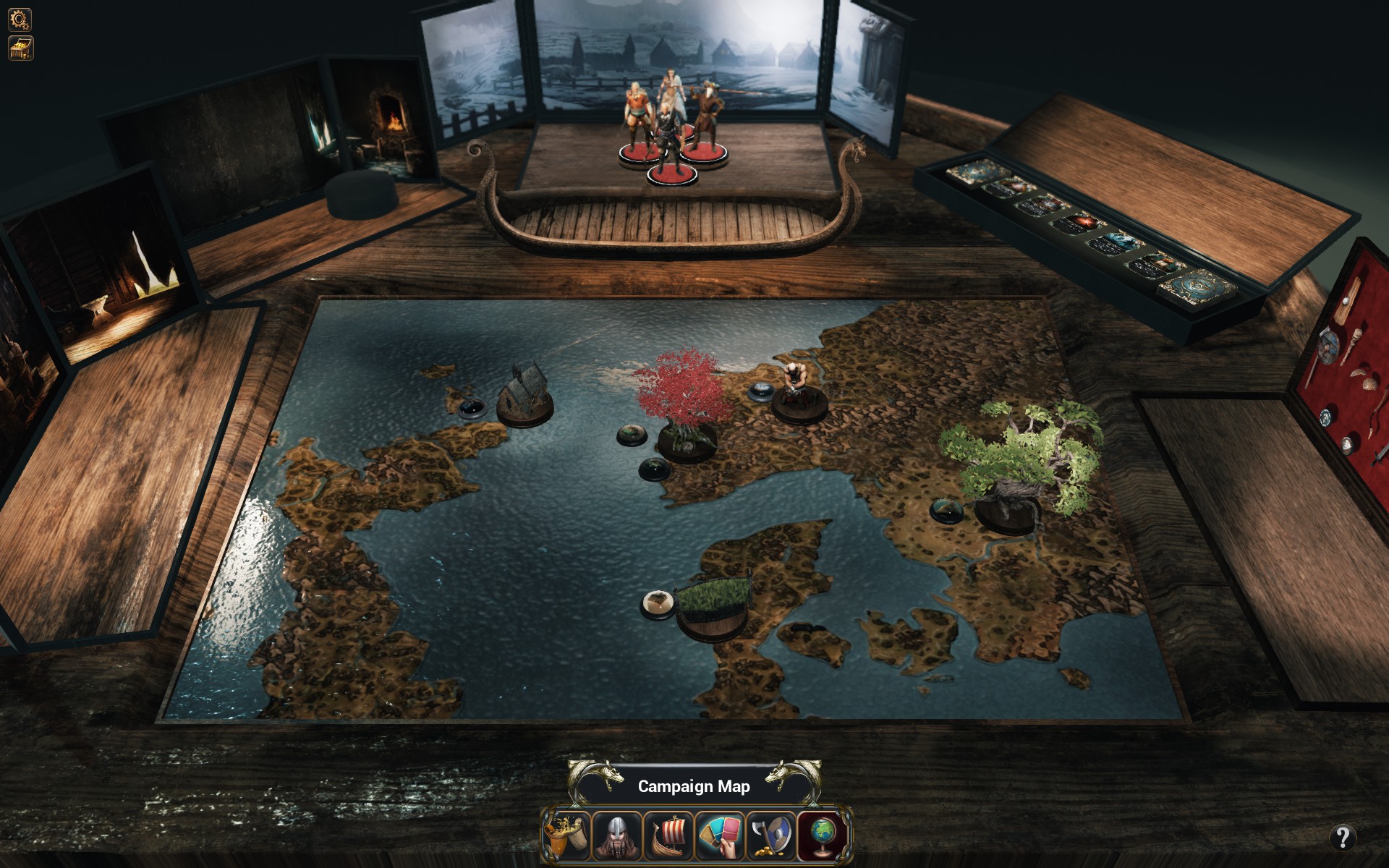Switch to the globe campaign map tab
The width and height of the screenshot is (1389, 868).
(x=823, y=835)
